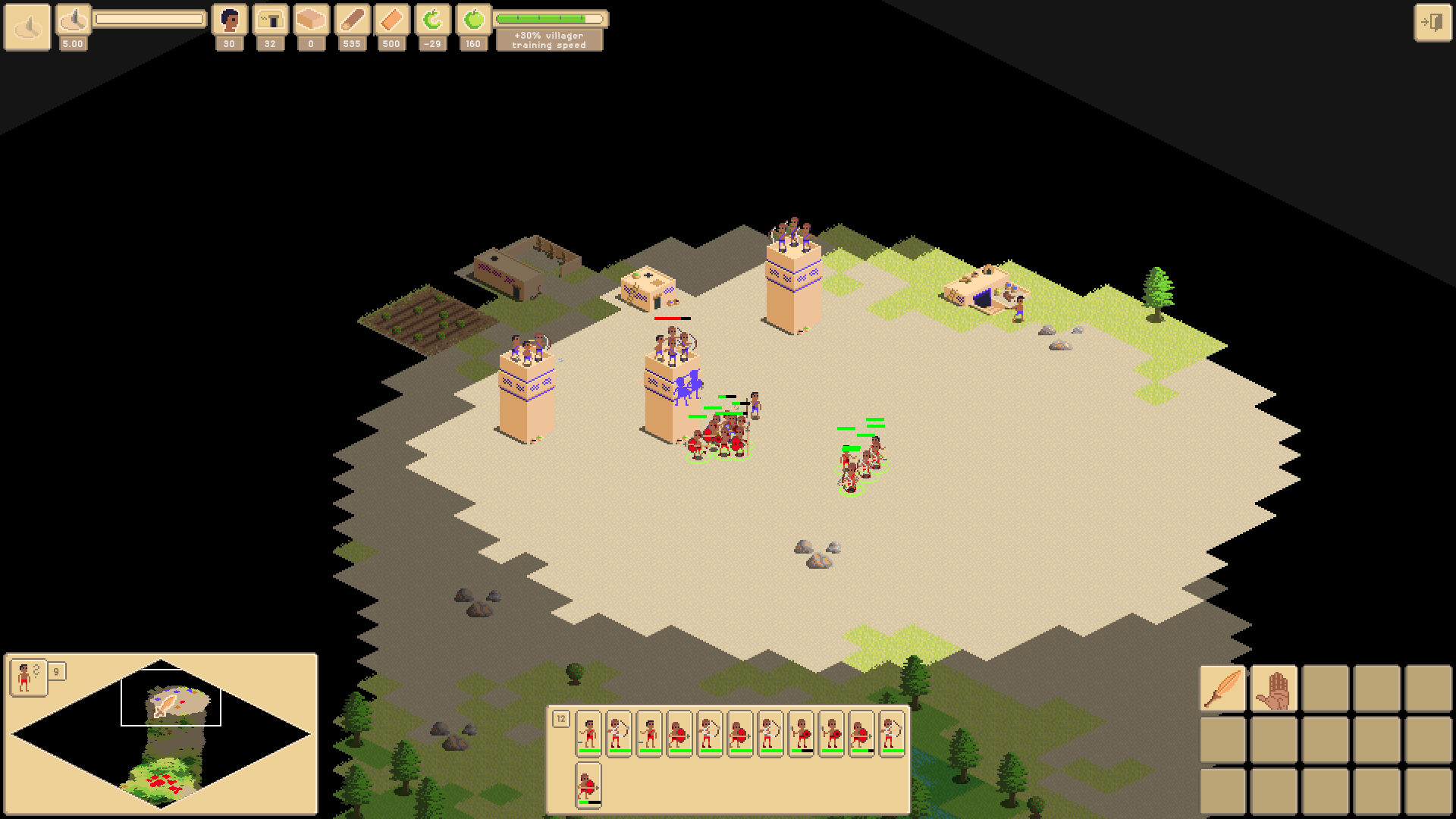
Task: Open the exit door icon at top right
Action: pyautogui.click(x=1432, y=21)
